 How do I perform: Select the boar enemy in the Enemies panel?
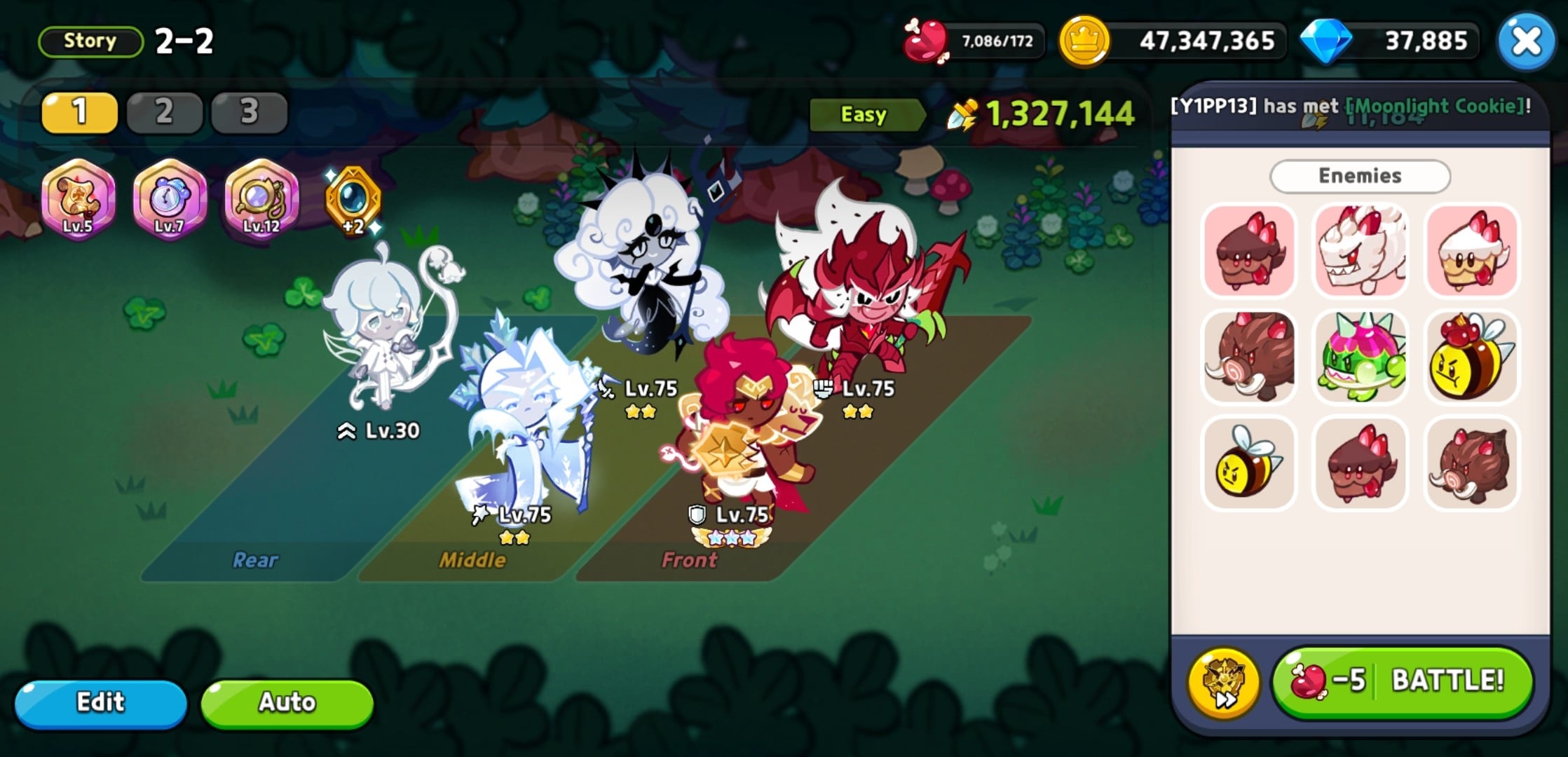pyautogui.click(x=1248, y=357)
